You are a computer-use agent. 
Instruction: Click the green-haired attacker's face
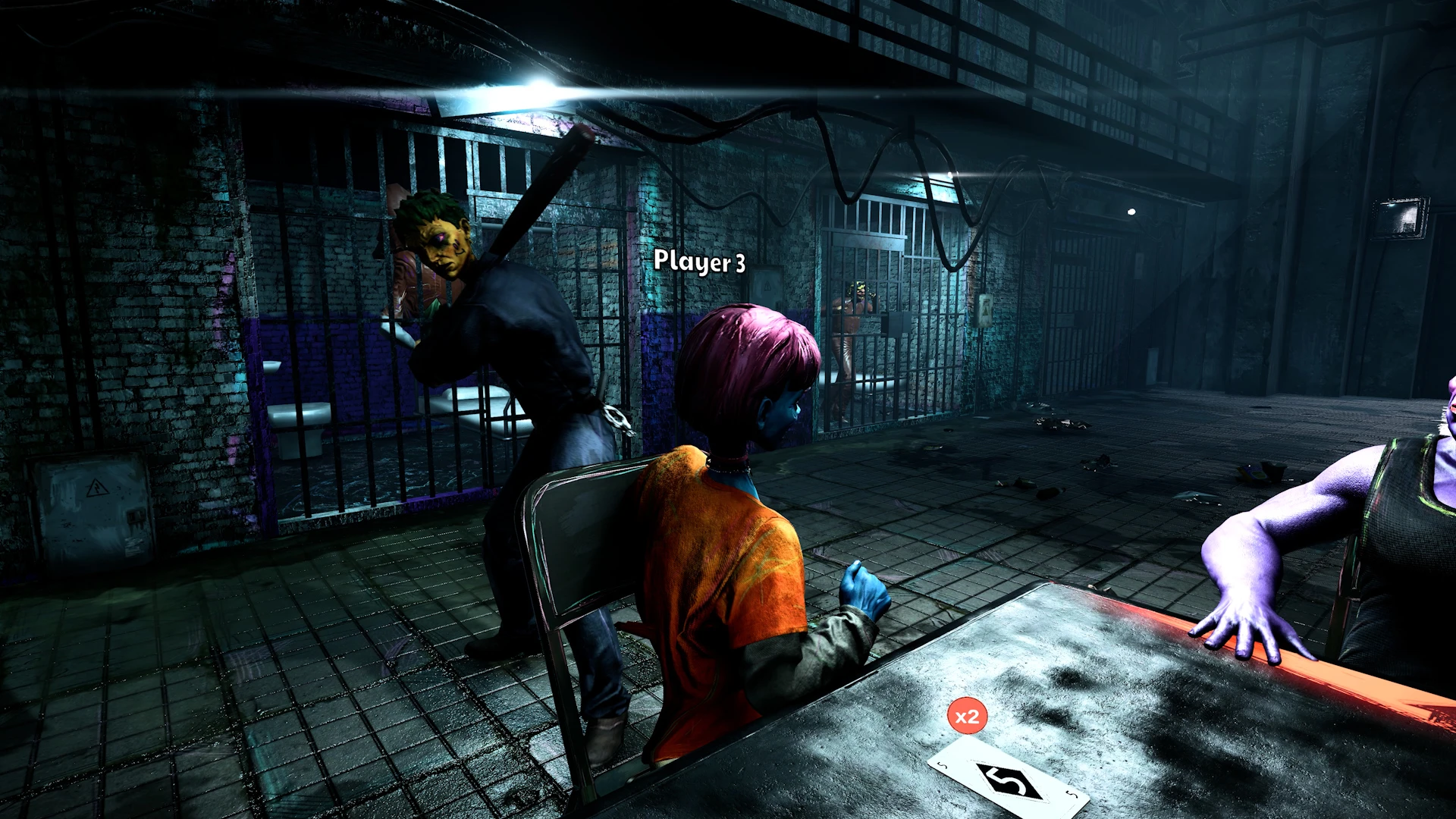tap(444, 243)
